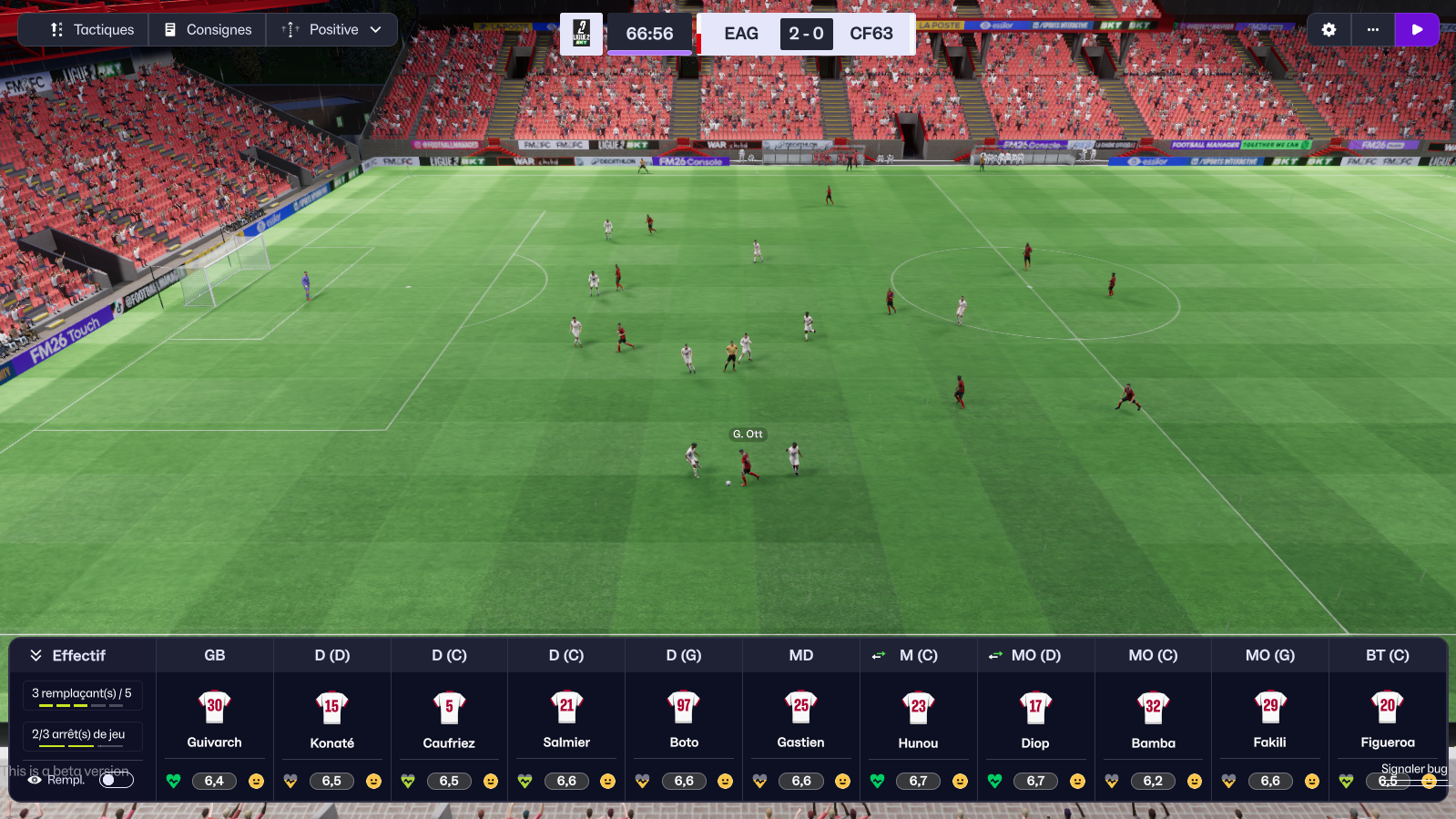Expand the Positive mentality dropdown
Image resolution: width=1456 pixels, height=819 pixels.
(332, 30)
